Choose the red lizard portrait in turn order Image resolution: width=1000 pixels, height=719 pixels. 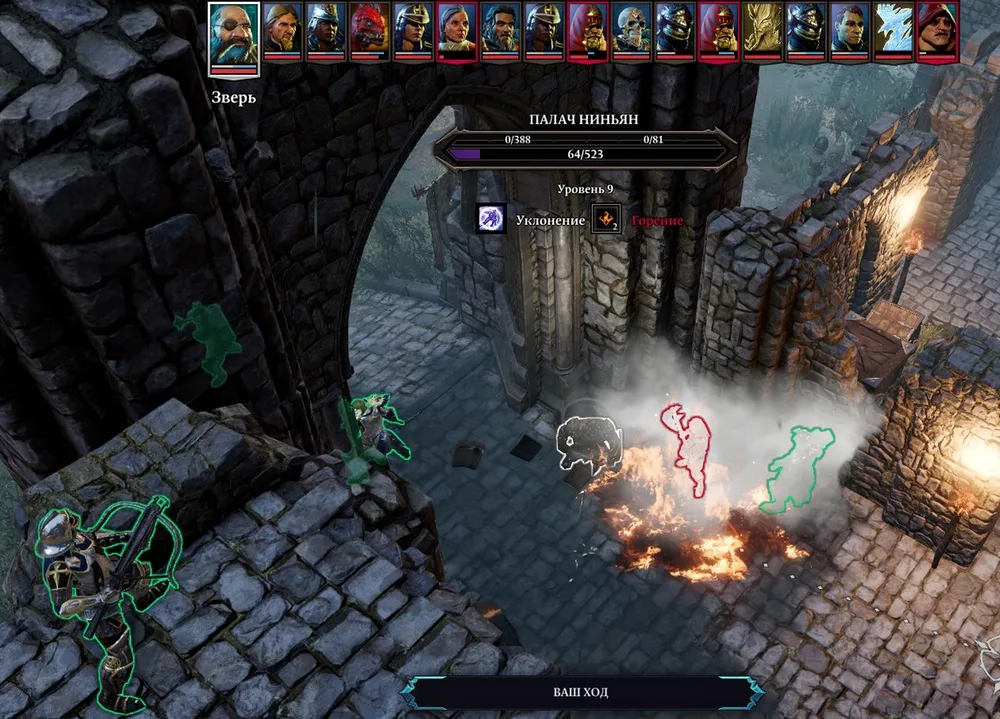point(370,30)
